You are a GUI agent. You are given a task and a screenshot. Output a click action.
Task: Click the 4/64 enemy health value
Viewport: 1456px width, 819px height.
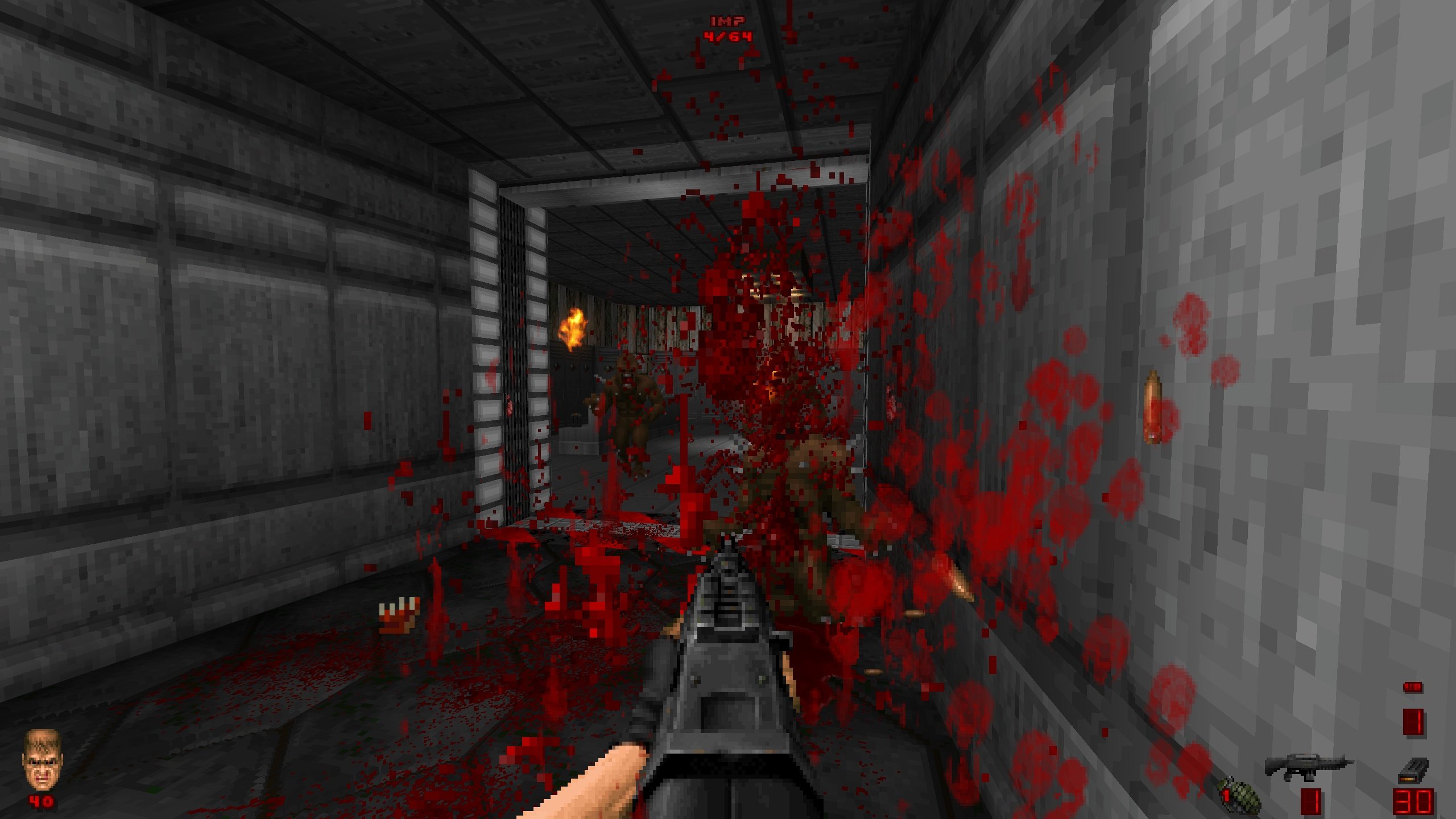pyautogui.click(x=728, y=39)
